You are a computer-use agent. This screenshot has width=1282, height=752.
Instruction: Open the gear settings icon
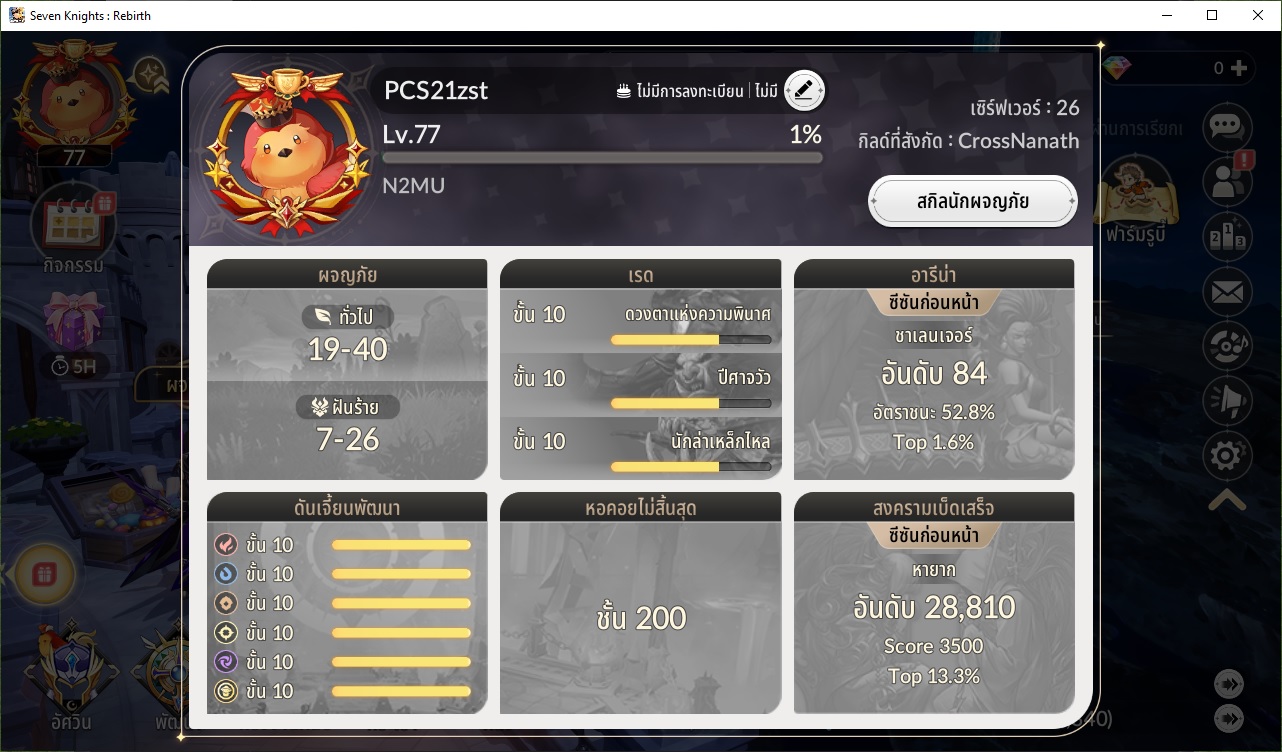tap(1226, 456)
